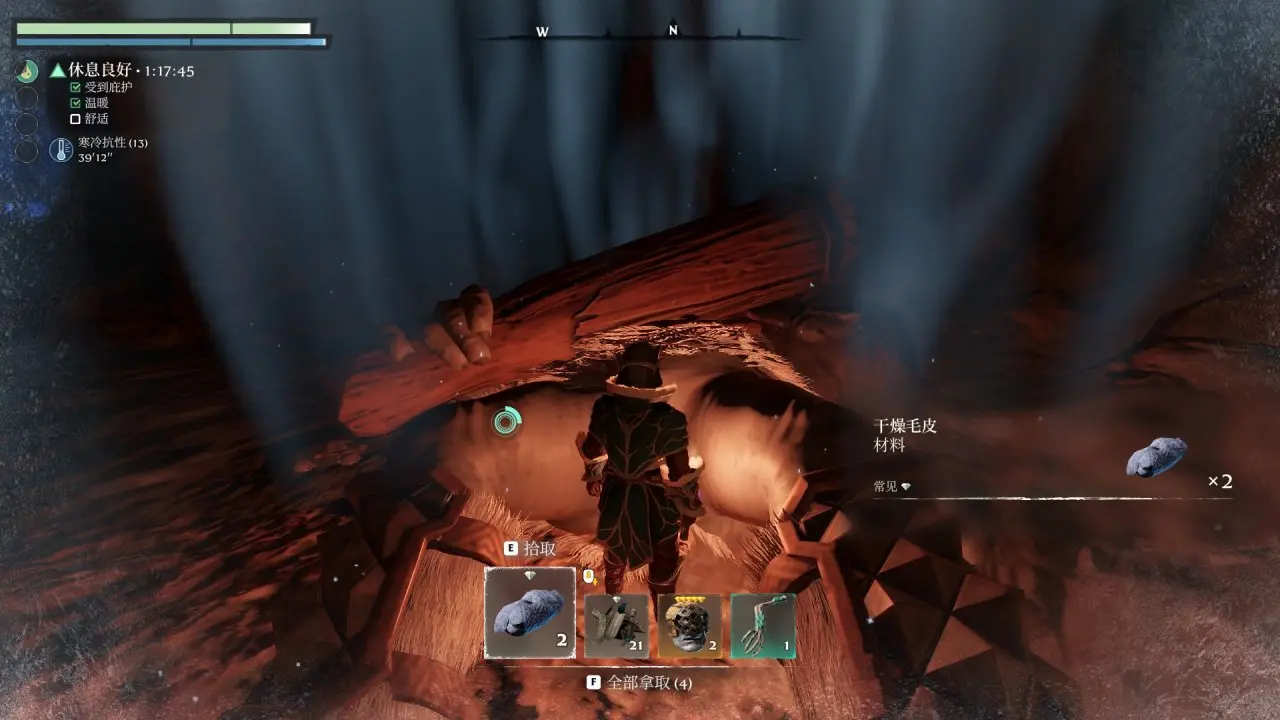
Task: Select the teal skeletal claw item
Action: pyautogui.click(x=763, y=626)
